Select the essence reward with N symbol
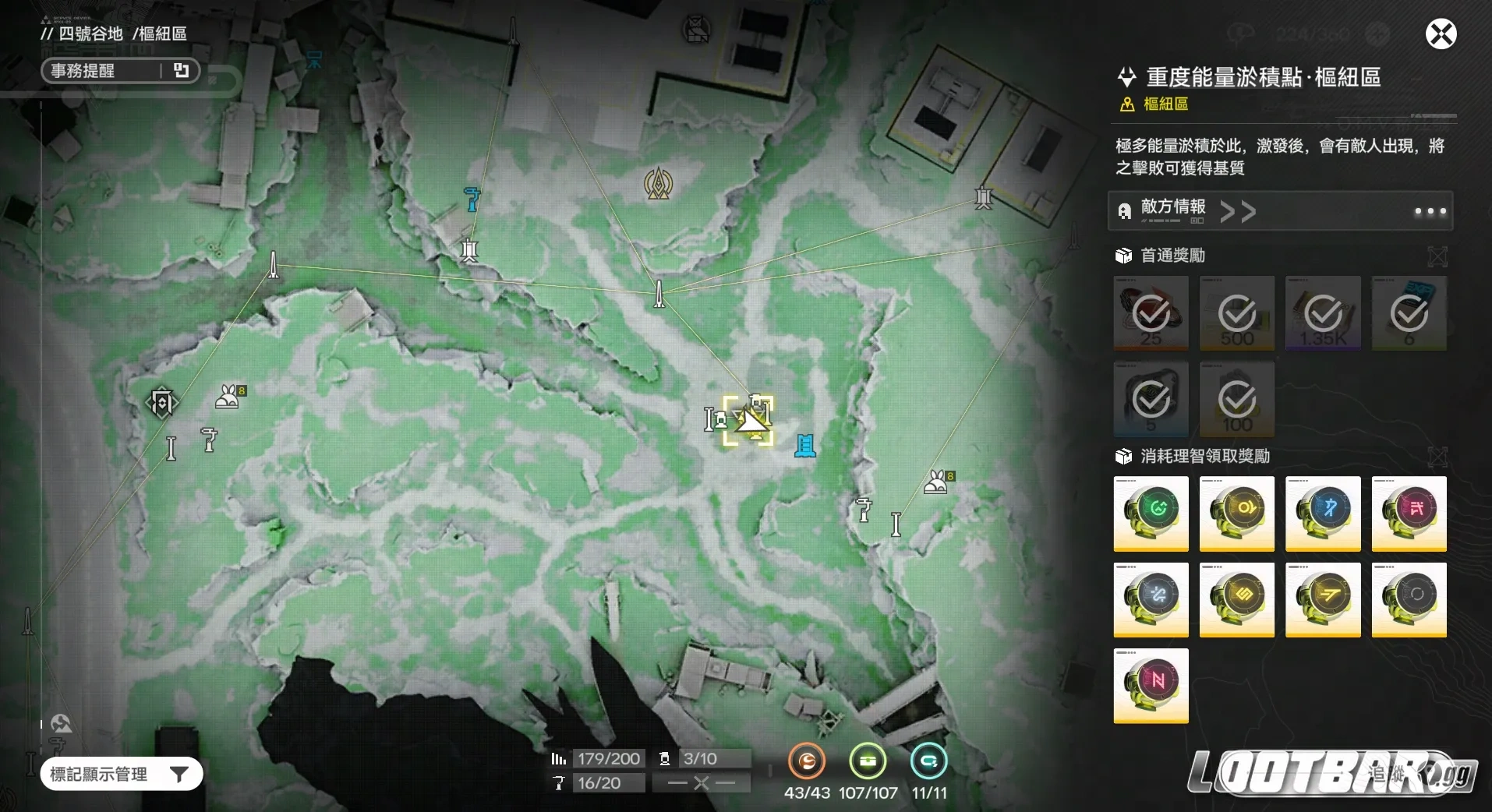The image size is (1492, 812). [1151, 685]
